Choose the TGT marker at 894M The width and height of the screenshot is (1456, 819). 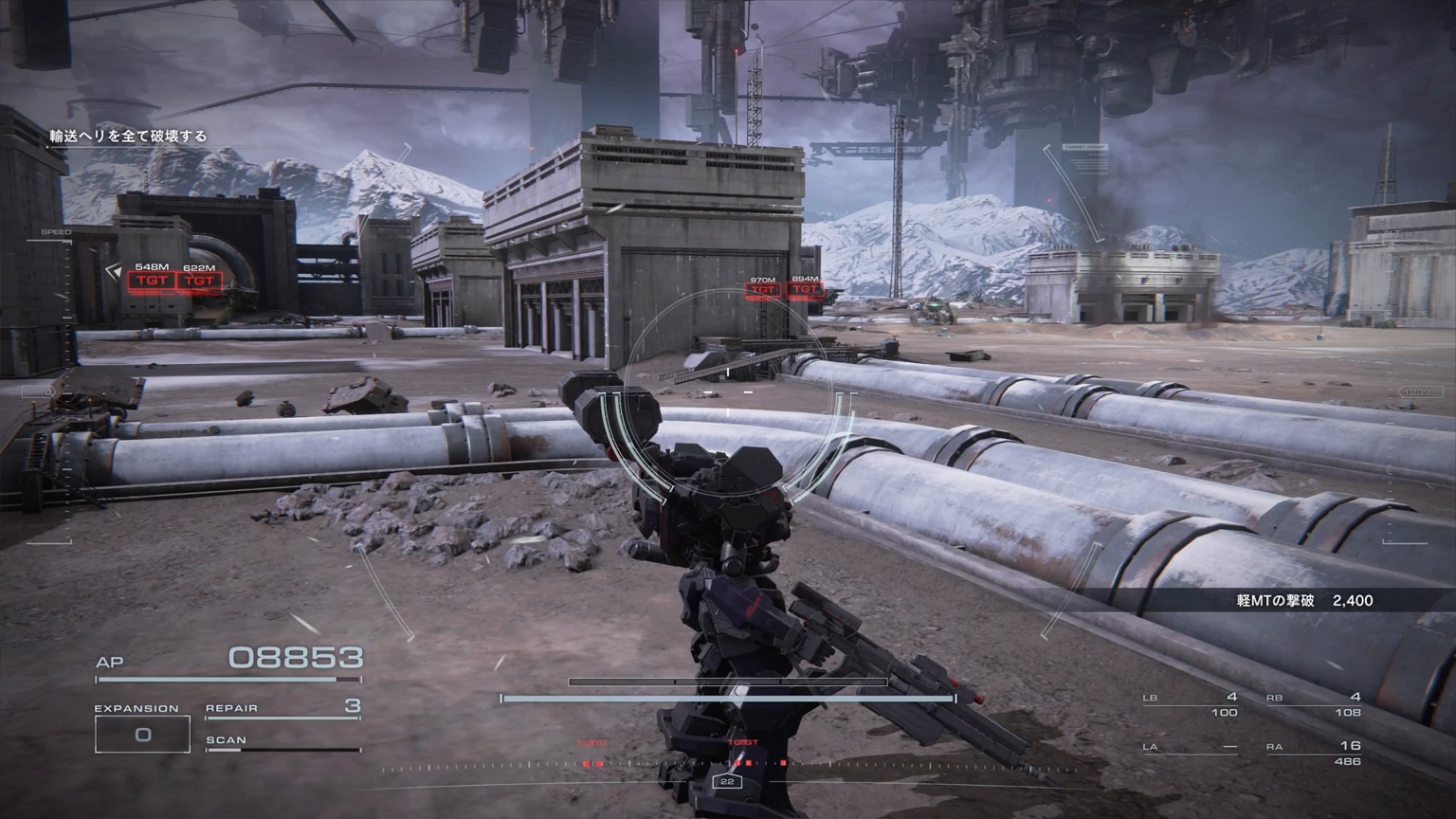pyautogui.click(x=804, y=289)
